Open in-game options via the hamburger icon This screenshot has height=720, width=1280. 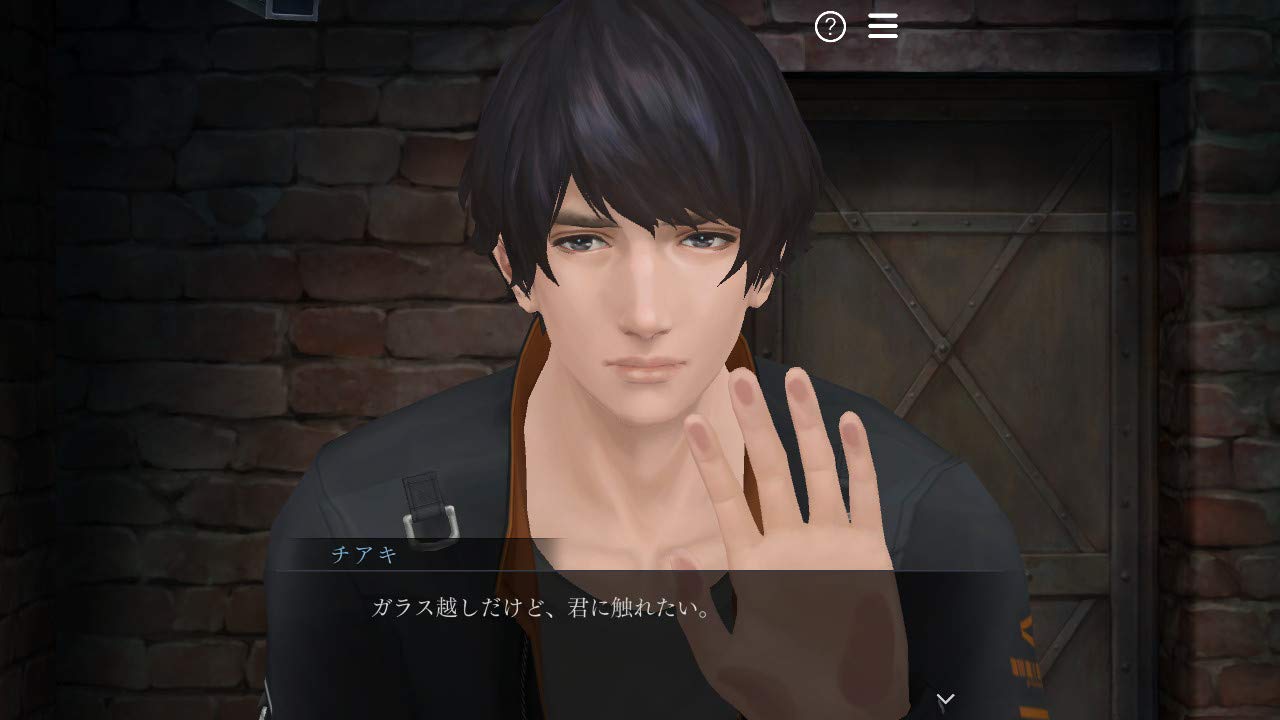883,26
